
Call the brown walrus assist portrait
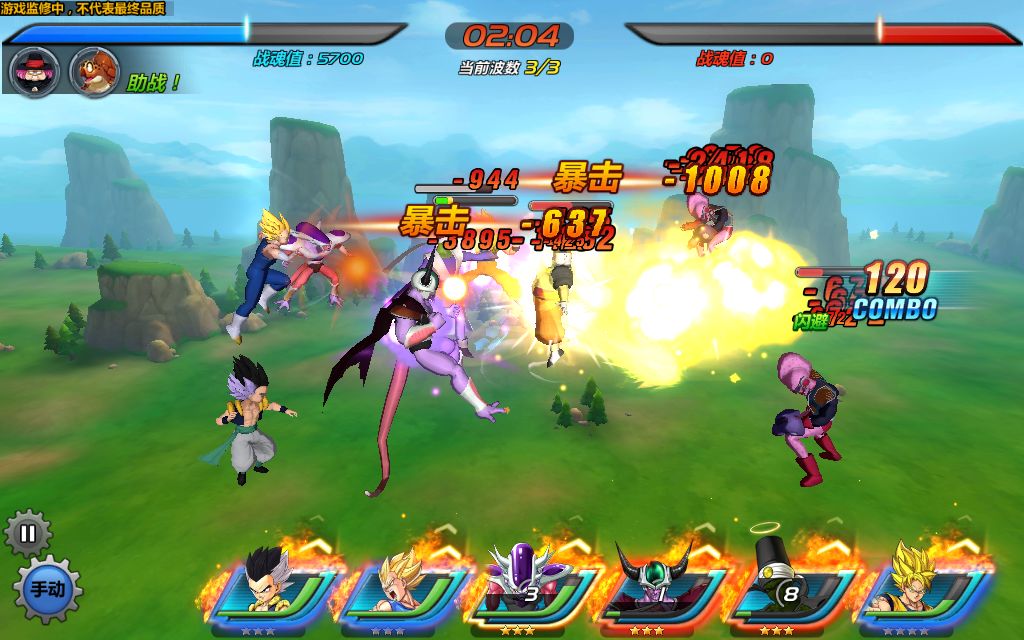[x=95, y=71]
